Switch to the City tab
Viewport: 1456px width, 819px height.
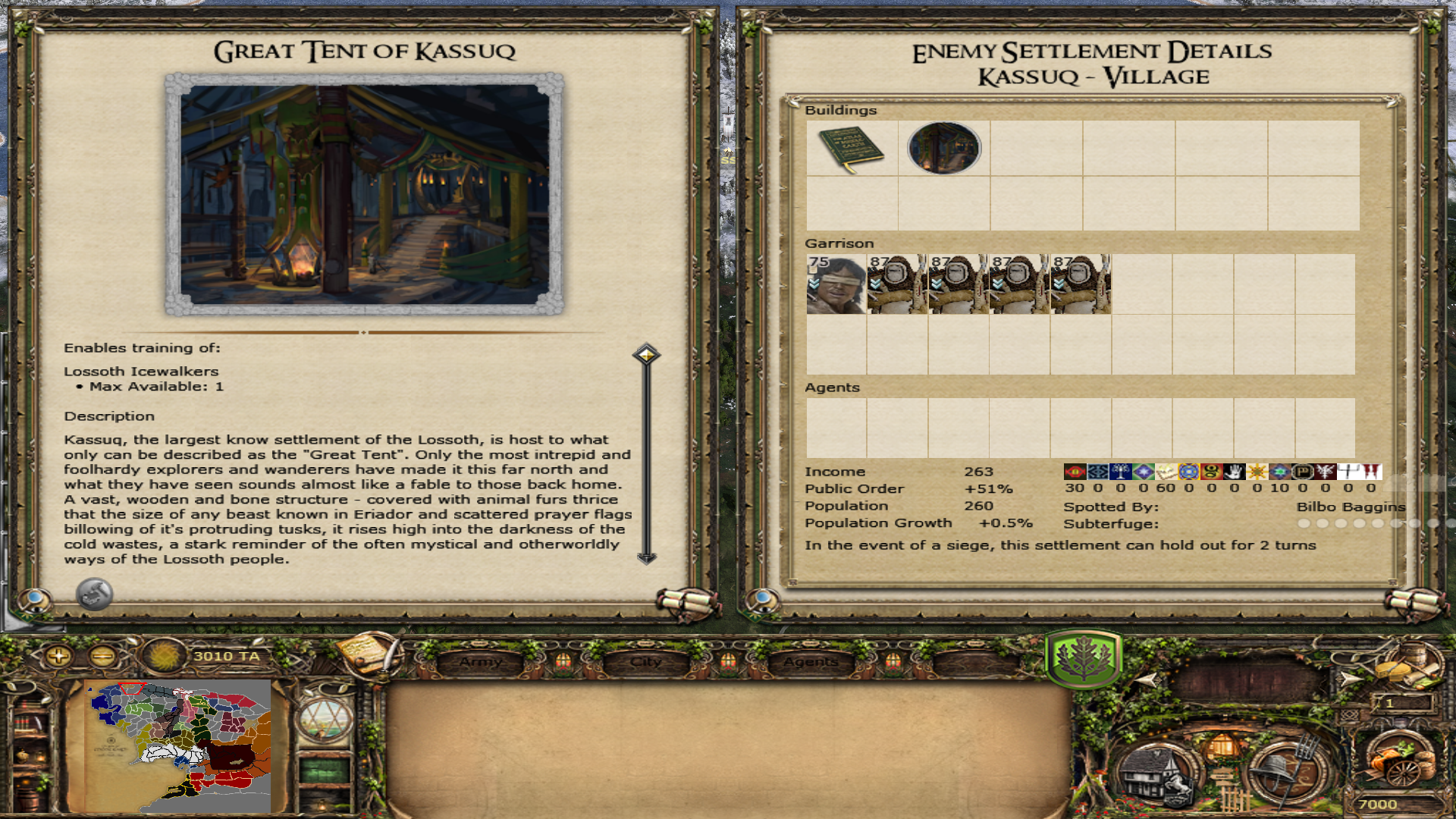646,662
